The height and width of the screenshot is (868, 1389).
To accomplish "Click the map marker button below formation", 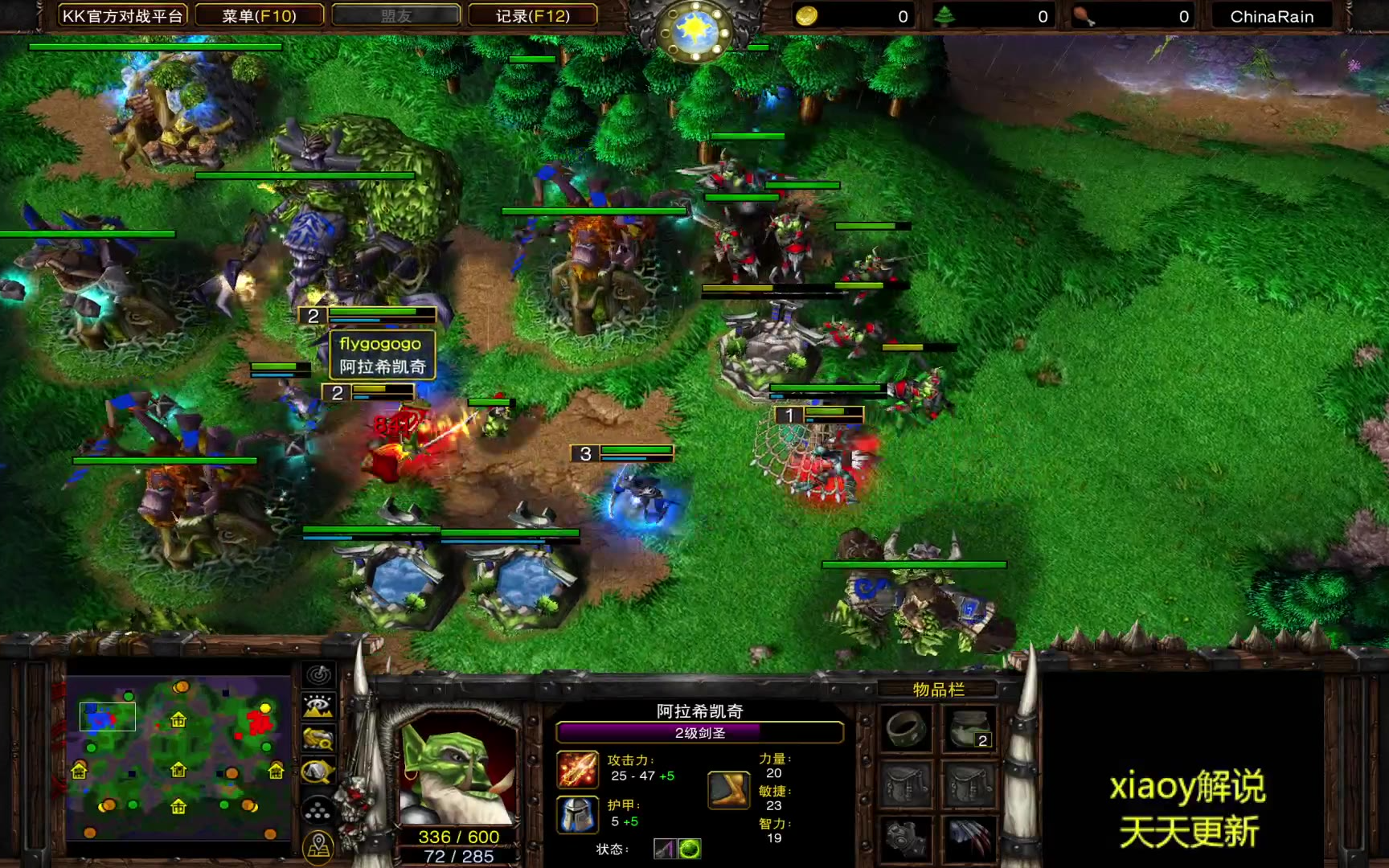I will click(x=318, y=845).
